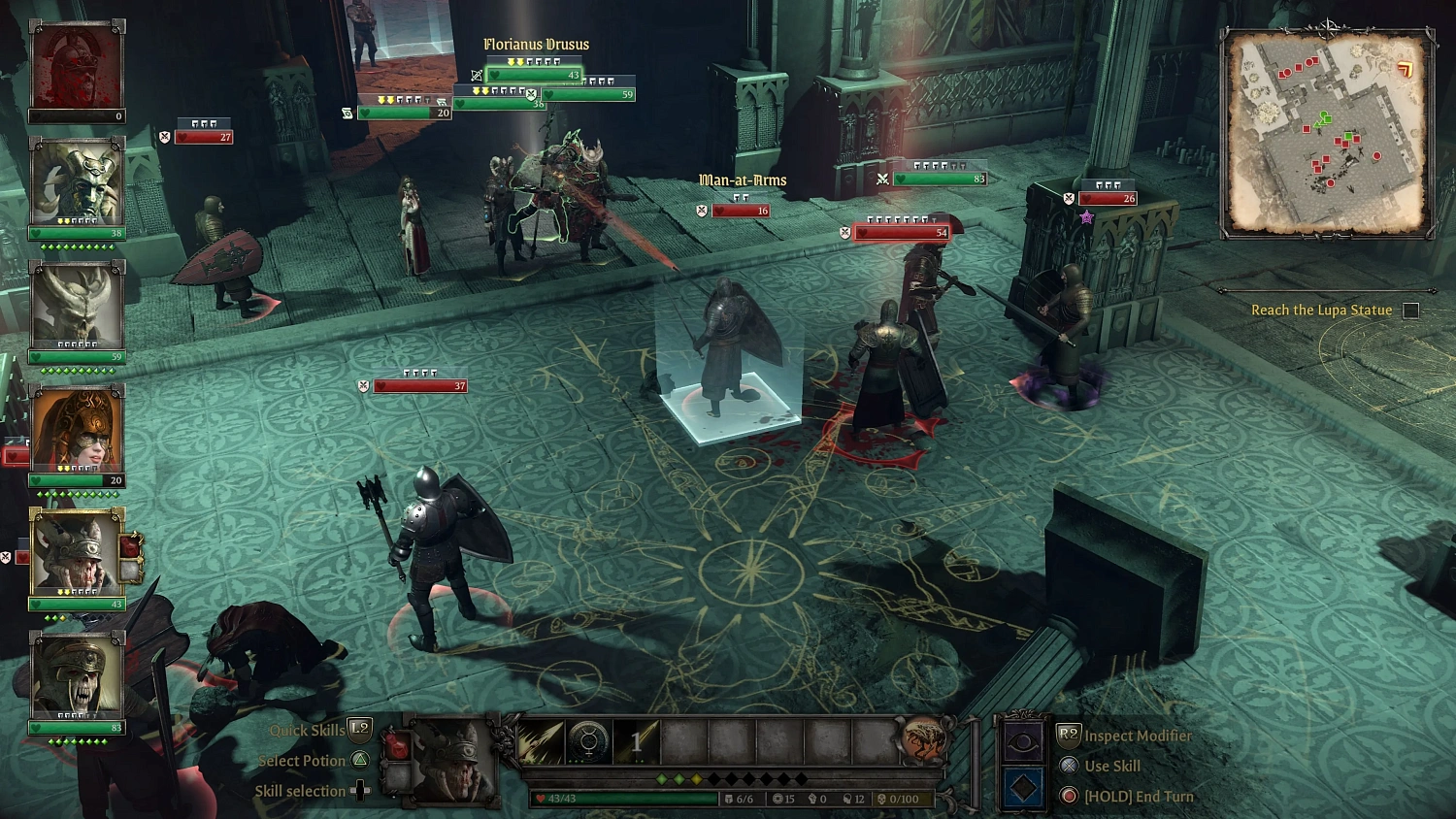Toggle the diamond stance icon below the eye

click(x=1022, y=788)
